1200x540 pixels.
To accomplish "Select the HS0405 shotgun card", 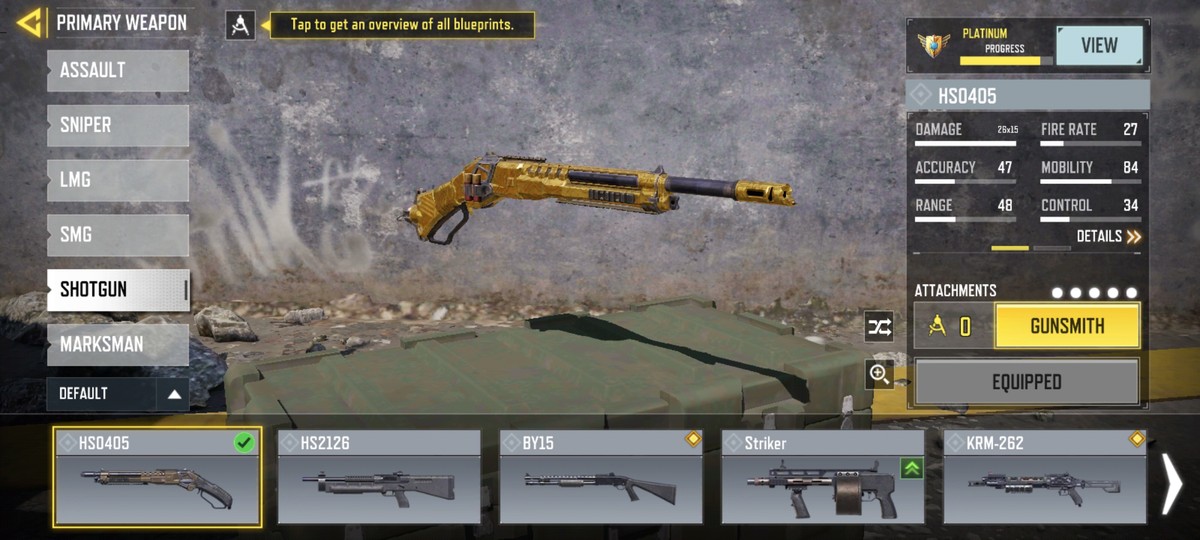I will (x=158, y=478).
